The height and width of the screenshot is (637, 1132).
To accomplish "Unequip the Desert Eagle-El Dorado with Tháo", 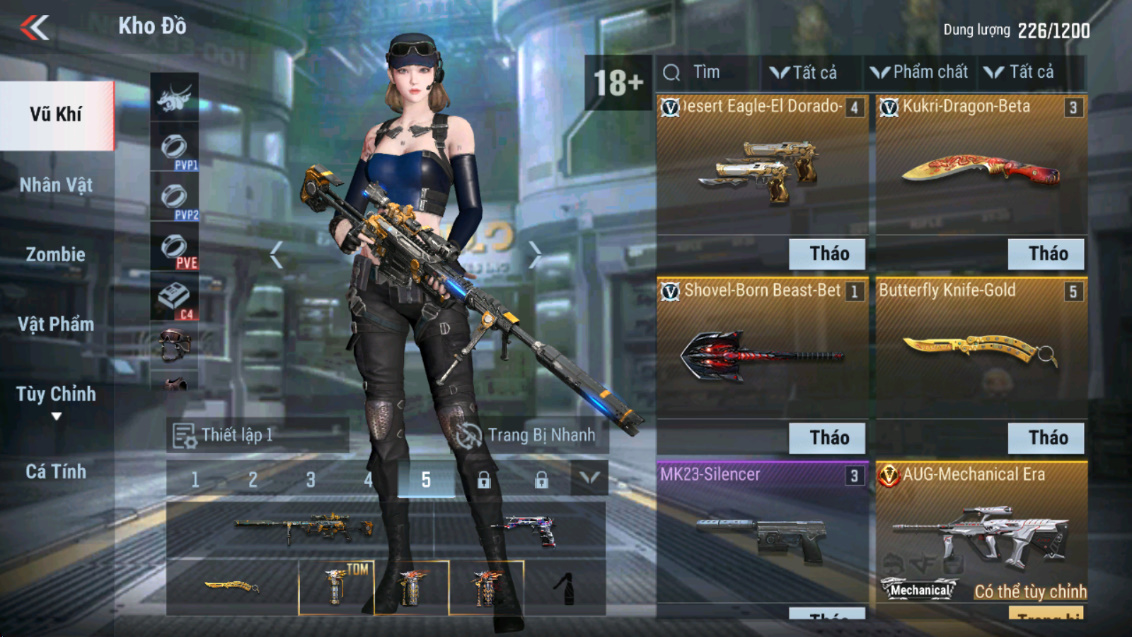I will (x=828, y=254).
